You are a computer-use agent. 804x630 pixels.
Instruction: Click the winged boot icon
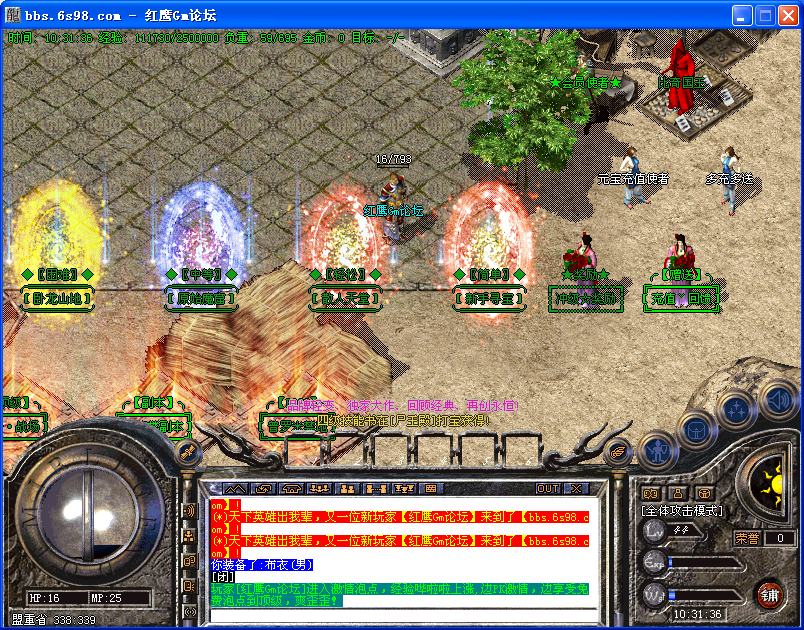[x=620, y=451]
